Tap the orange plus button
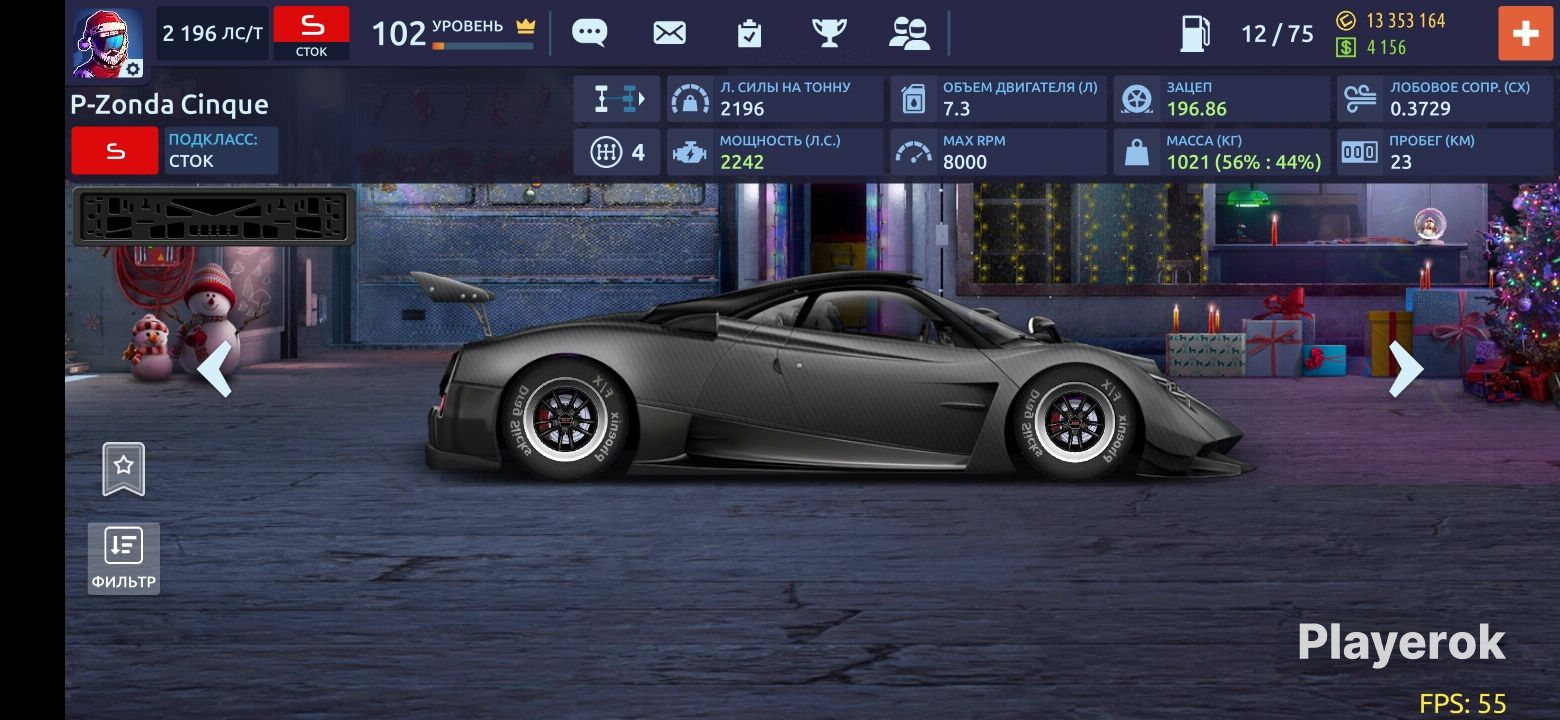Screen dimensions: 1560x720 pyautogui.click(x=1524, y=34)
